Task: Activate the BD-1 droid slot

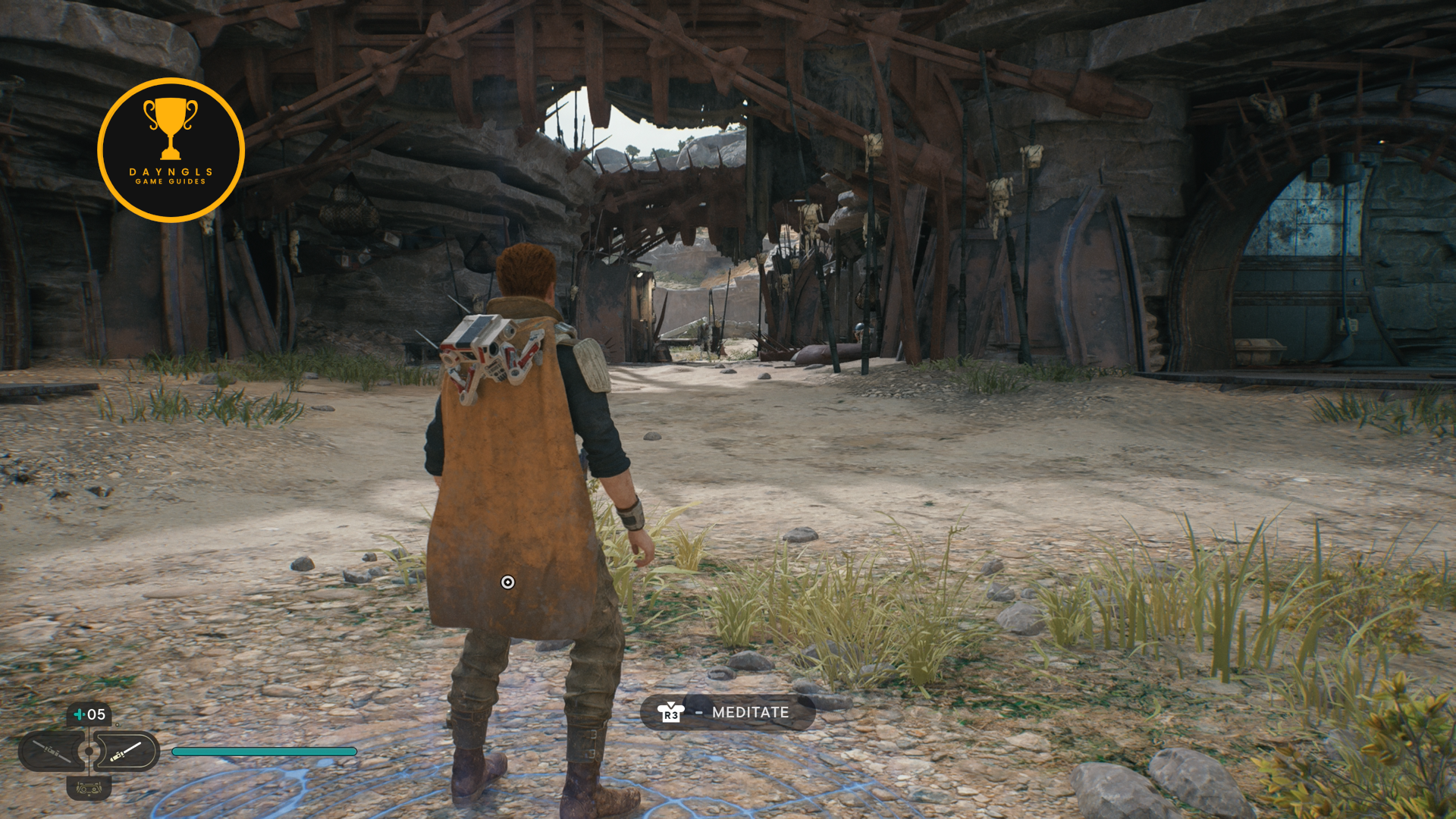Action: [x=89, y=789]
